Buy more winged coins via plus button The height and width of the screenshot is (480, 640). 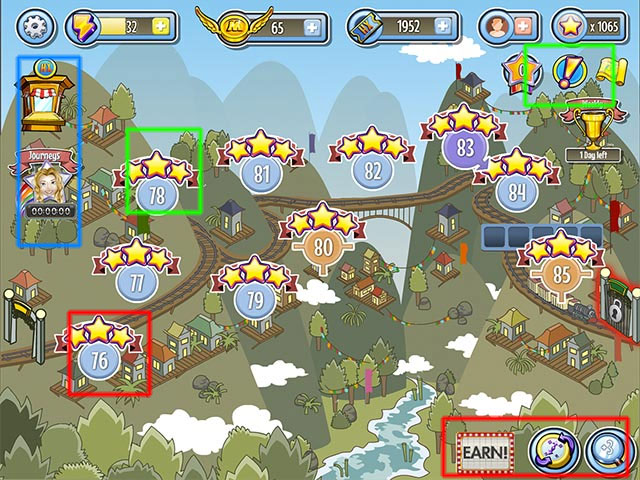(312, 27)
